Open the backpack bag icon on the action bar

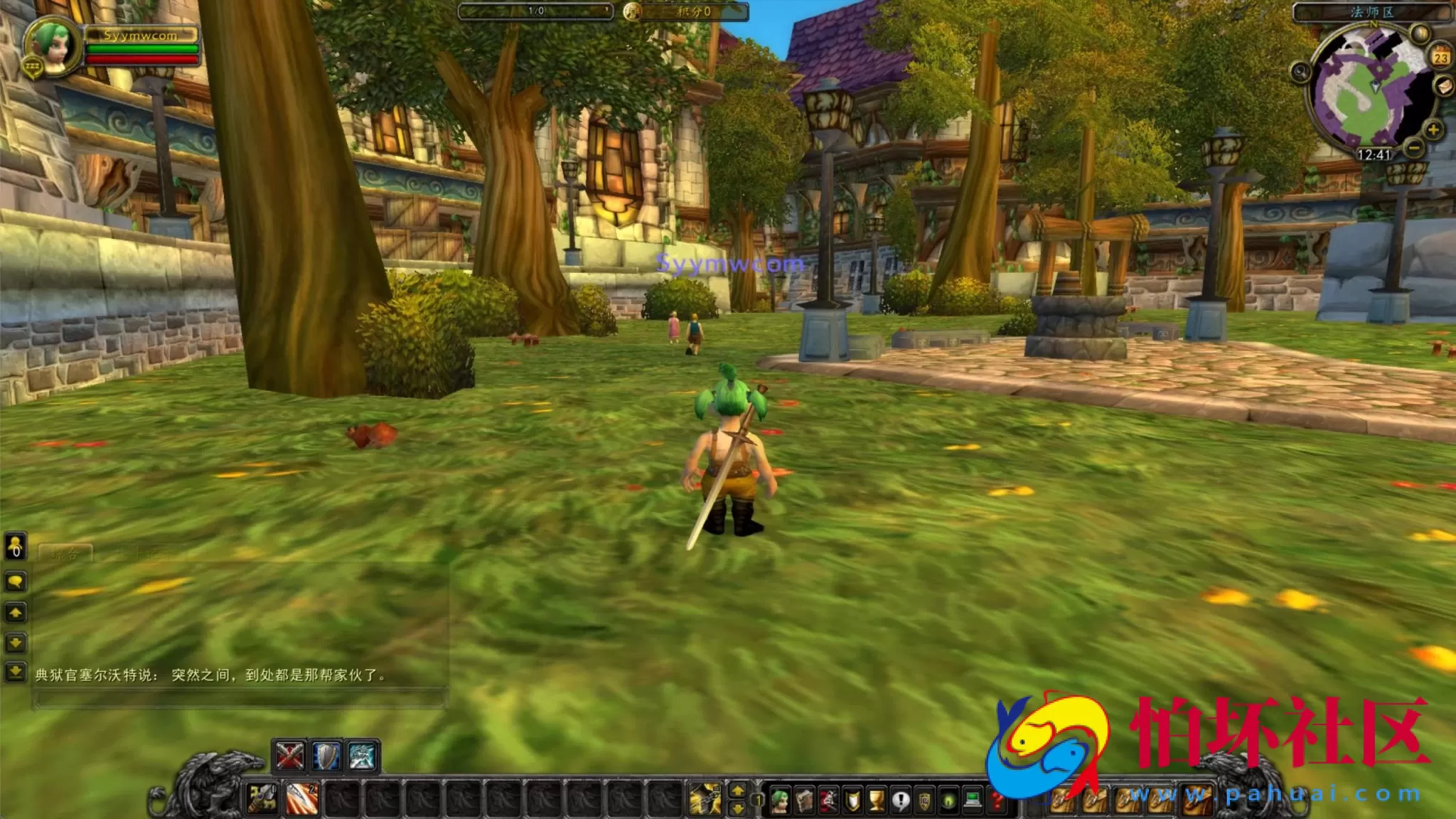pos(1199,800)
